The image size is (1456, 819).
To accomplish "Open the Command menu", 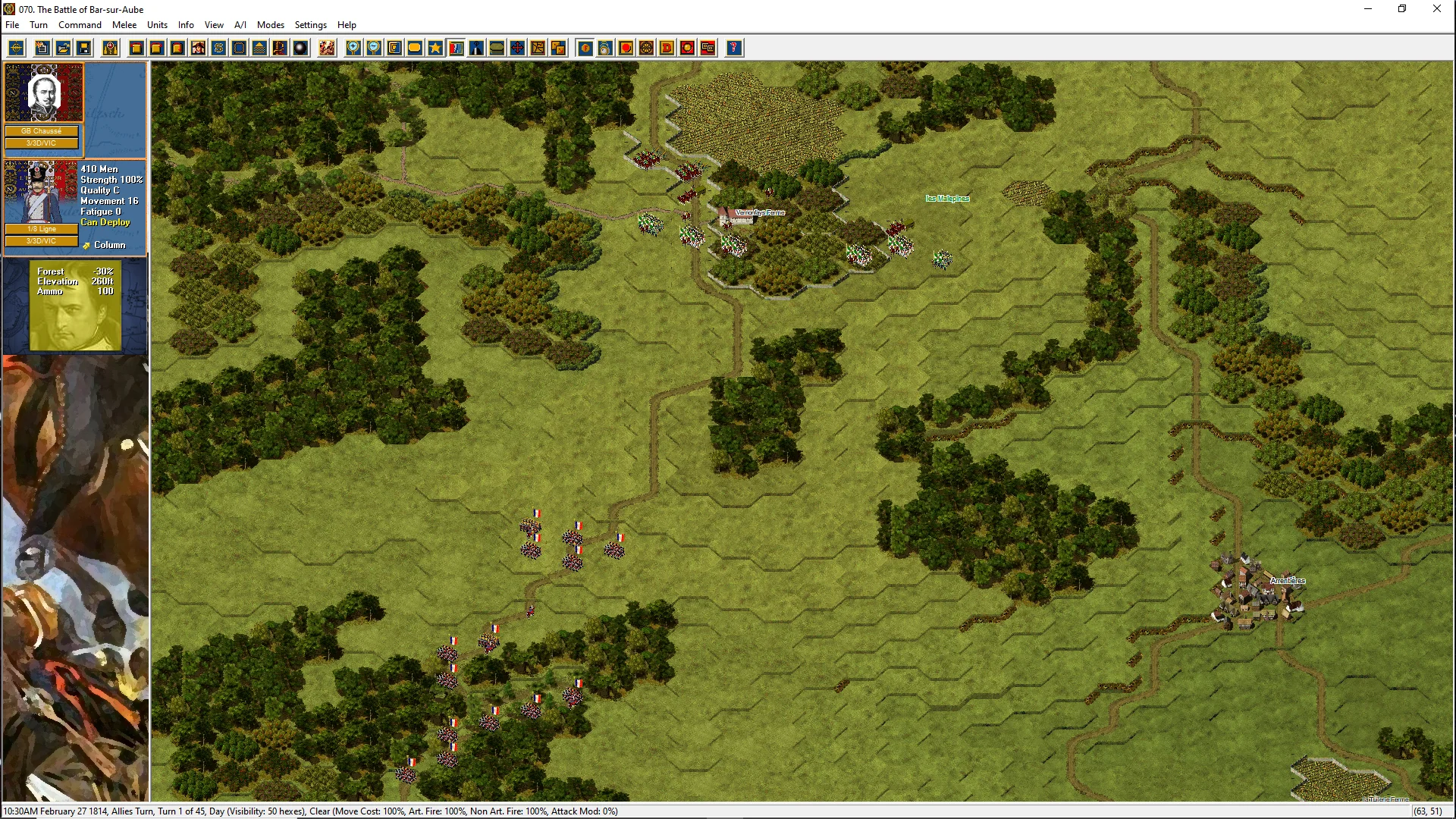I will click(80, 25).
